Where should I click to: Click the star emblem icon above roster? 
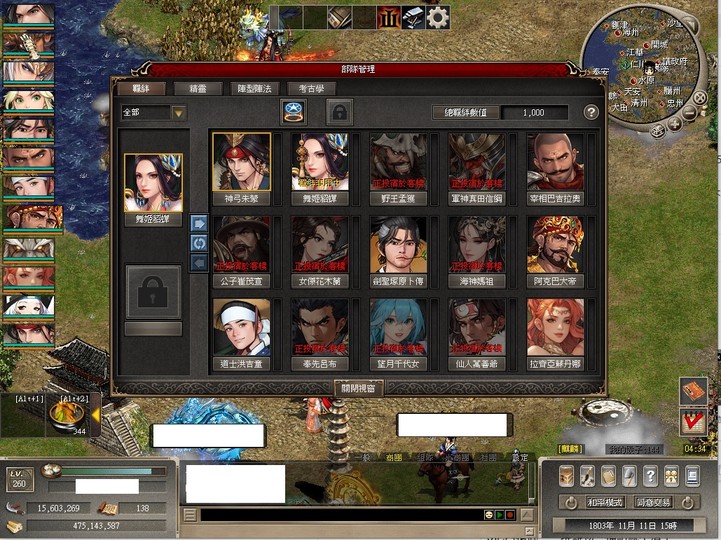294,111
